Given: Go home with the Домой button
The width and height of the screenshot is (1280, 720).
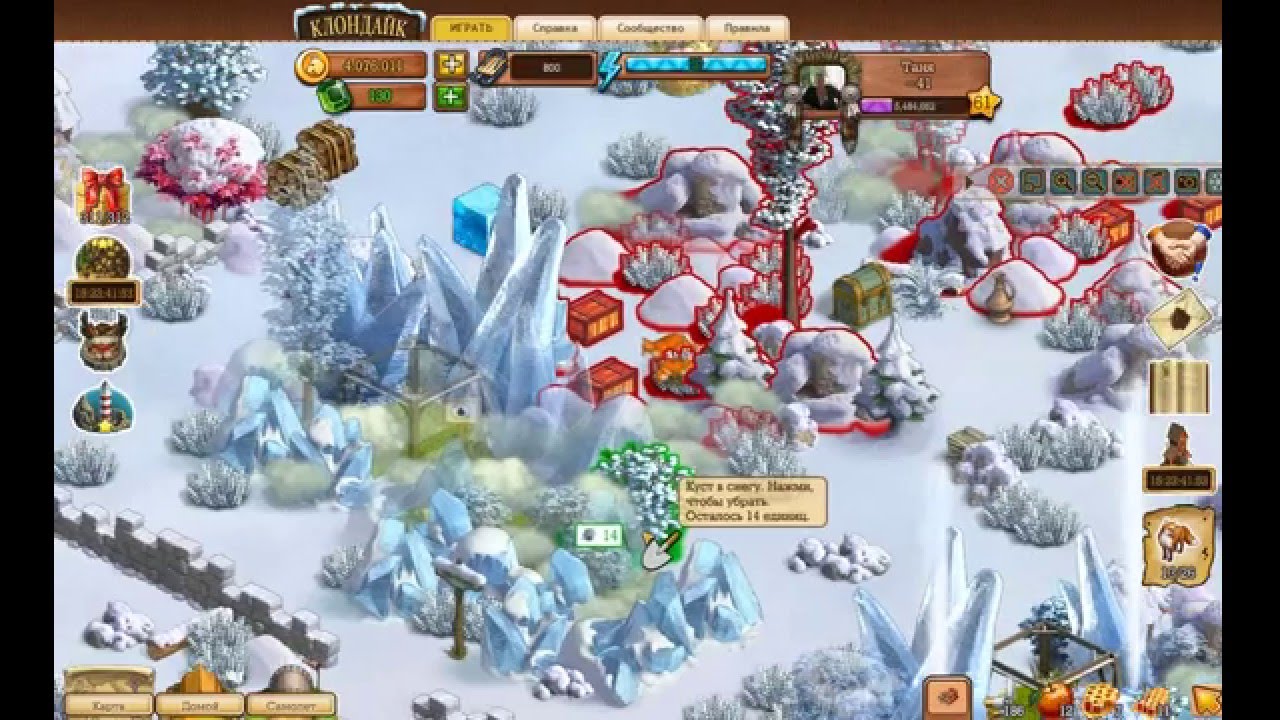Looking at the screenshot, I should [199, 706].
